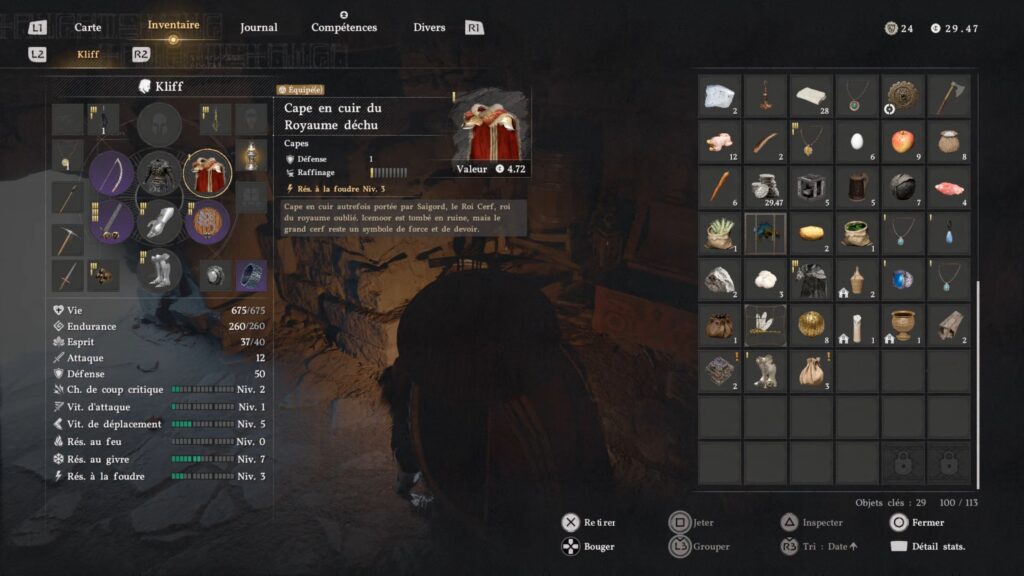Select the wooden tankard inventory item
Viewport: 1024px width, 576px height.
tap(857, 187)
